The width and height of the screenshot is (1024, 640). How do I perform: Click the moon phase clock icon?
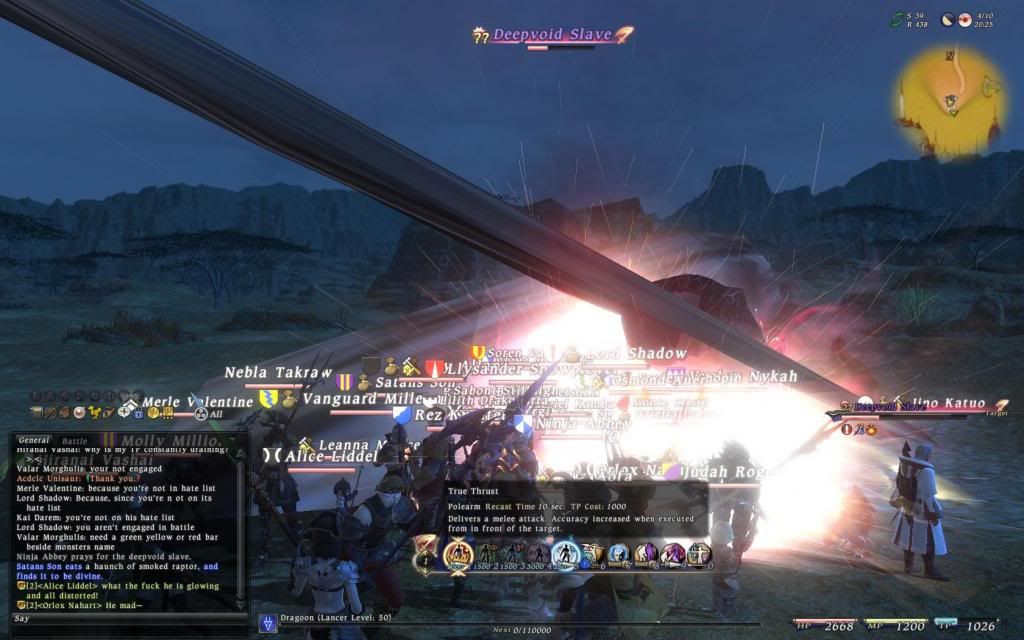pyautogui.click(x=949, y=19)
